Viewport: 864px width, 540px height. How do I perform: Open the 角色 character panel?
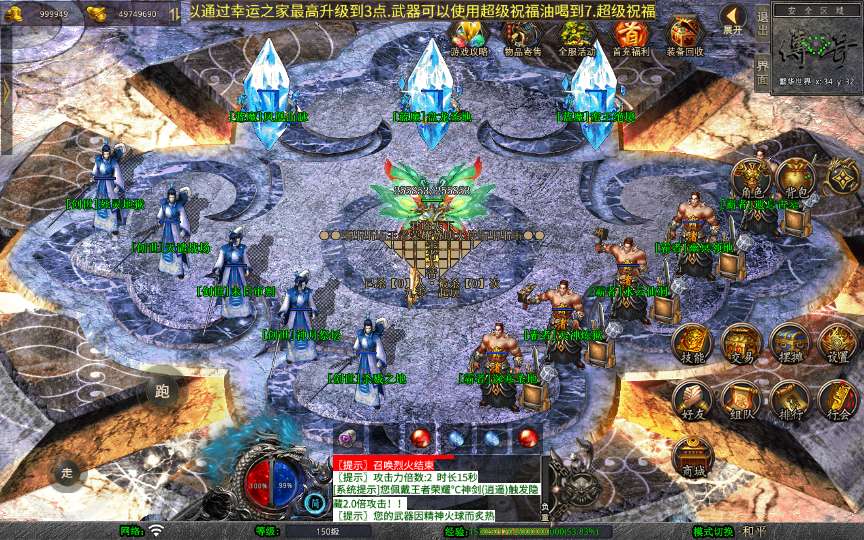point(752,179)
